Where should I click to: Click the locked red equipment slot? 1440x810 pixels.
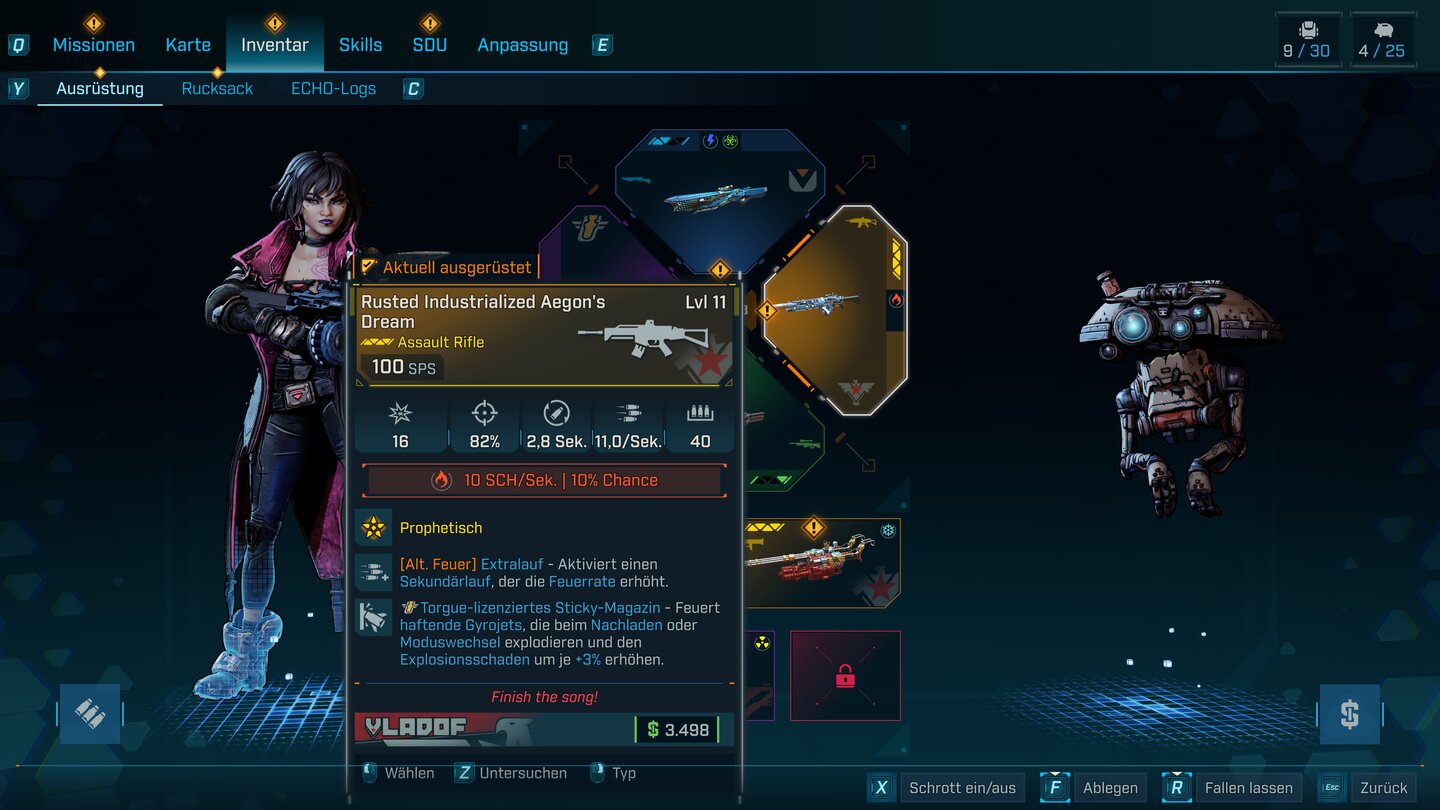click(845, 676)
